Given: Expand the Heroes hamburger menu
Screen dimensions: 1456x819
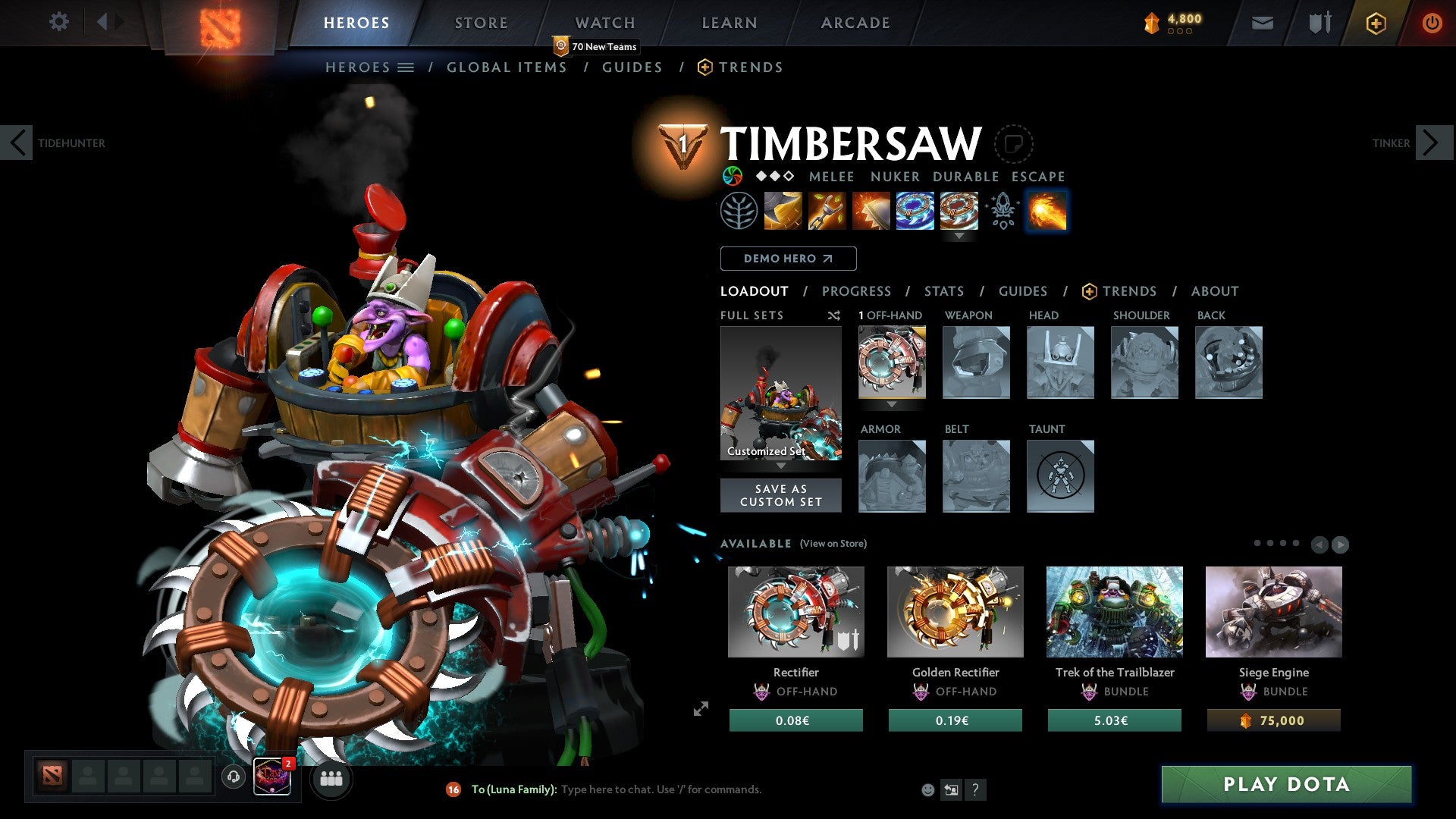Looking at the screenshot, I should pyautogui.click(x=407, y=67).
